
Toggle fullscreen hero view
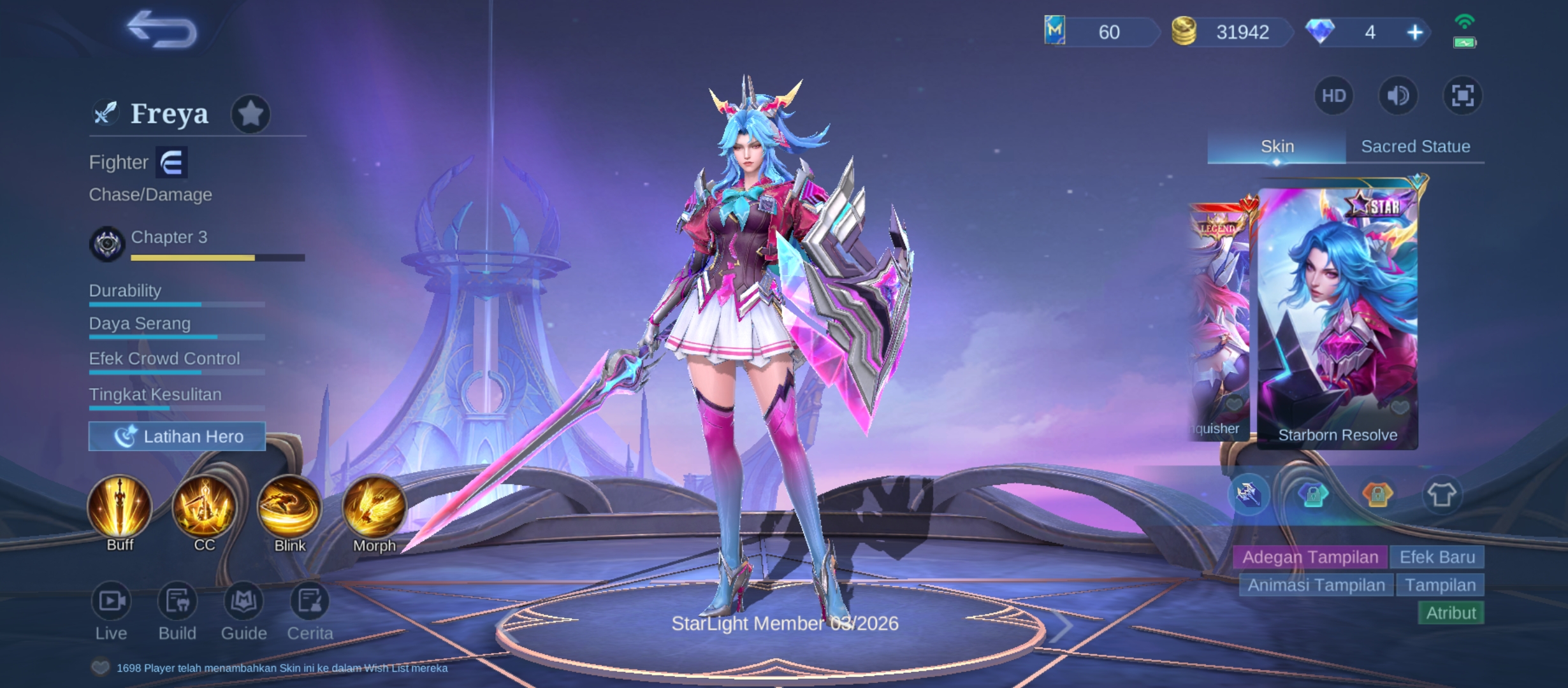coord(1463,96)
